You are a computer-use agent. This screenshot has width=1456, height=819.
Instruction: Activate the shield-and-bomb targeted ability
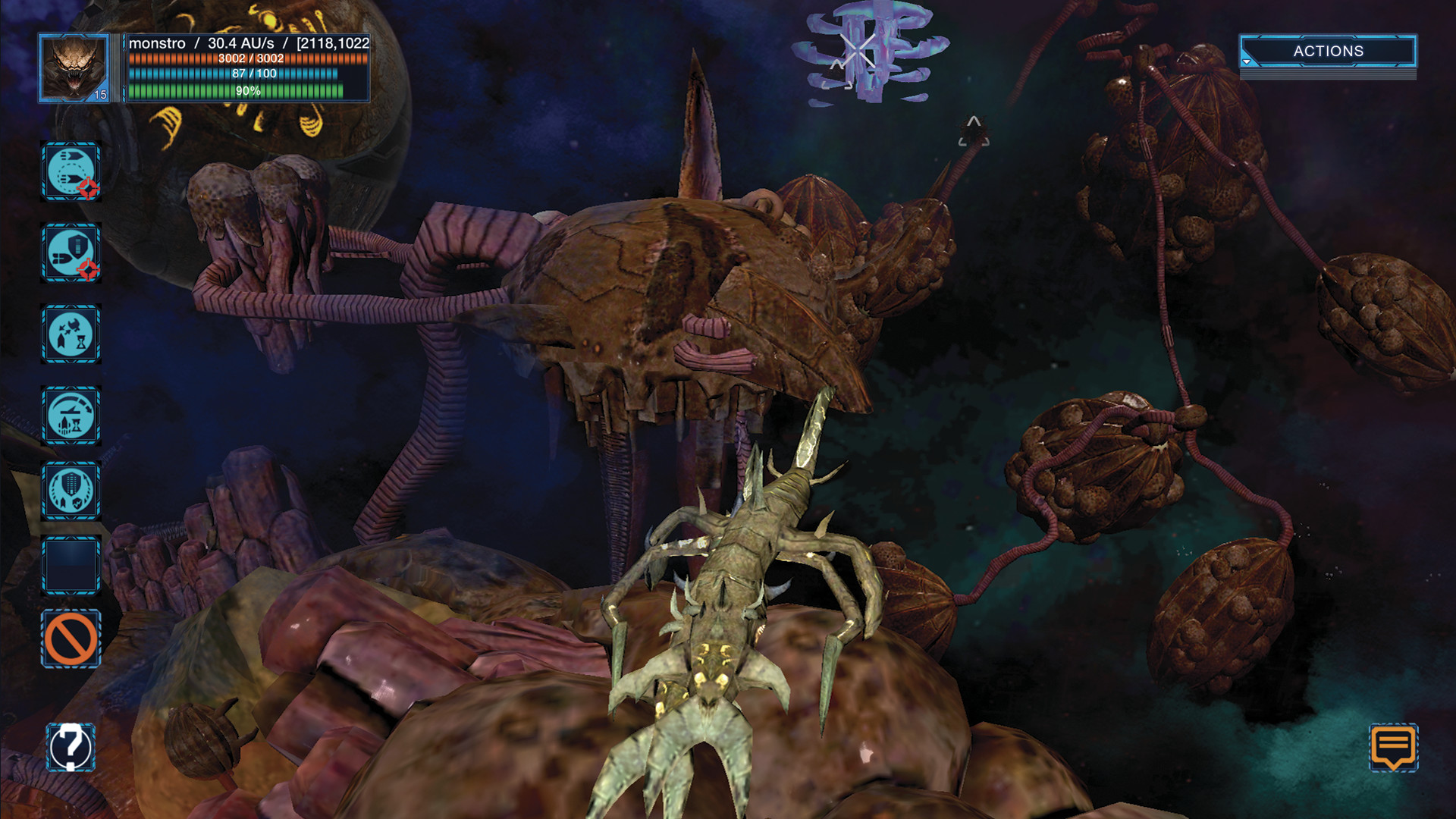(x=71, y=253)
